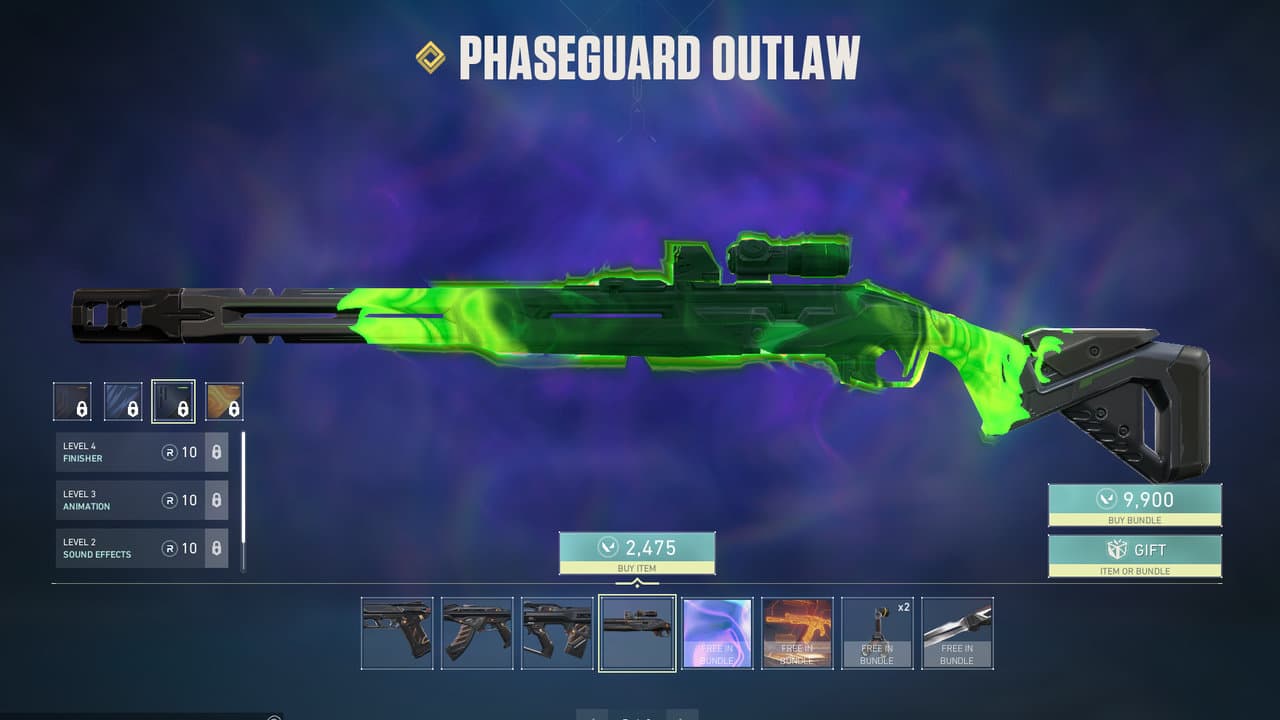Click the lock icon on Level 2 Sound Effects
This screenshot has height=720, width=1280.
point(217,548)
